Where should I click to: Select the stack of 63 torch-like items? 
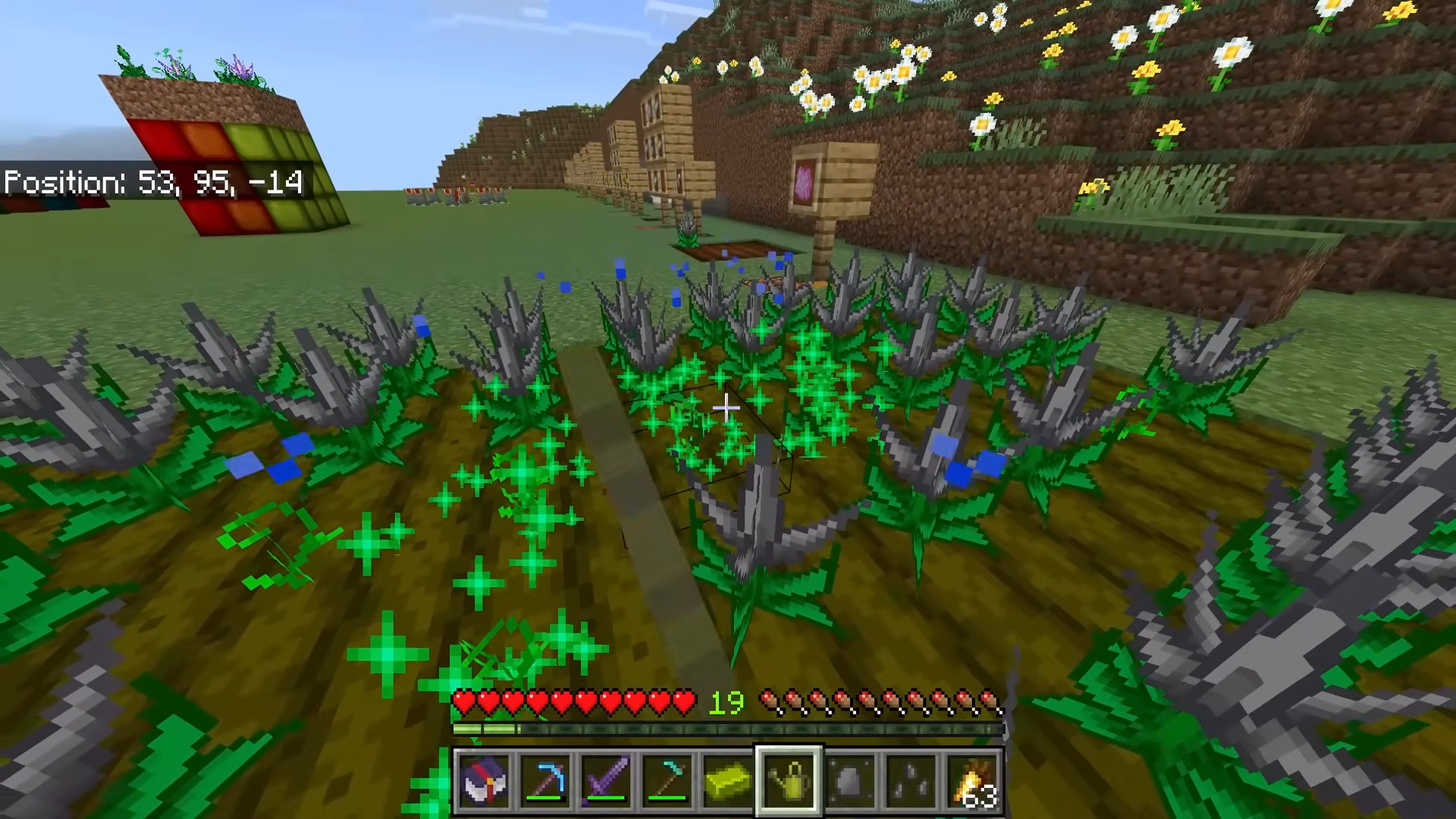972,780
